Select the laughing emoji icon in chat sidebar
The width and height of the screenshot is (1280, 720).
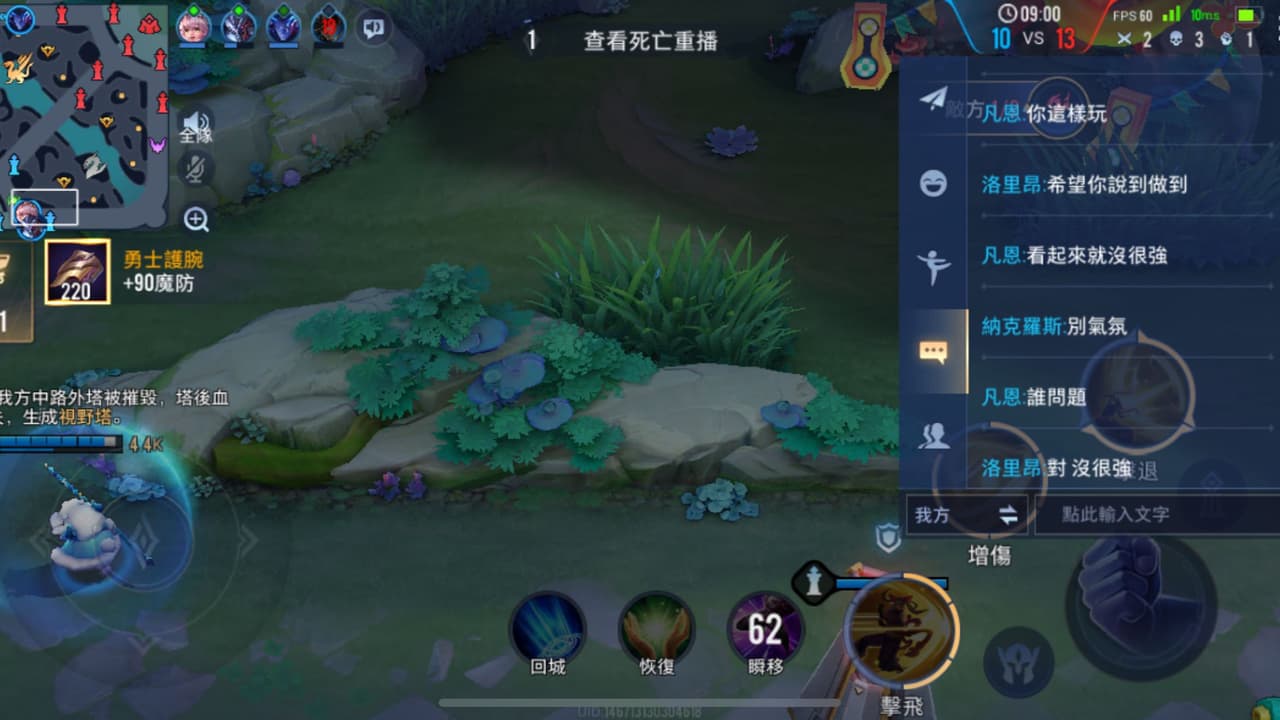(933, 185)
